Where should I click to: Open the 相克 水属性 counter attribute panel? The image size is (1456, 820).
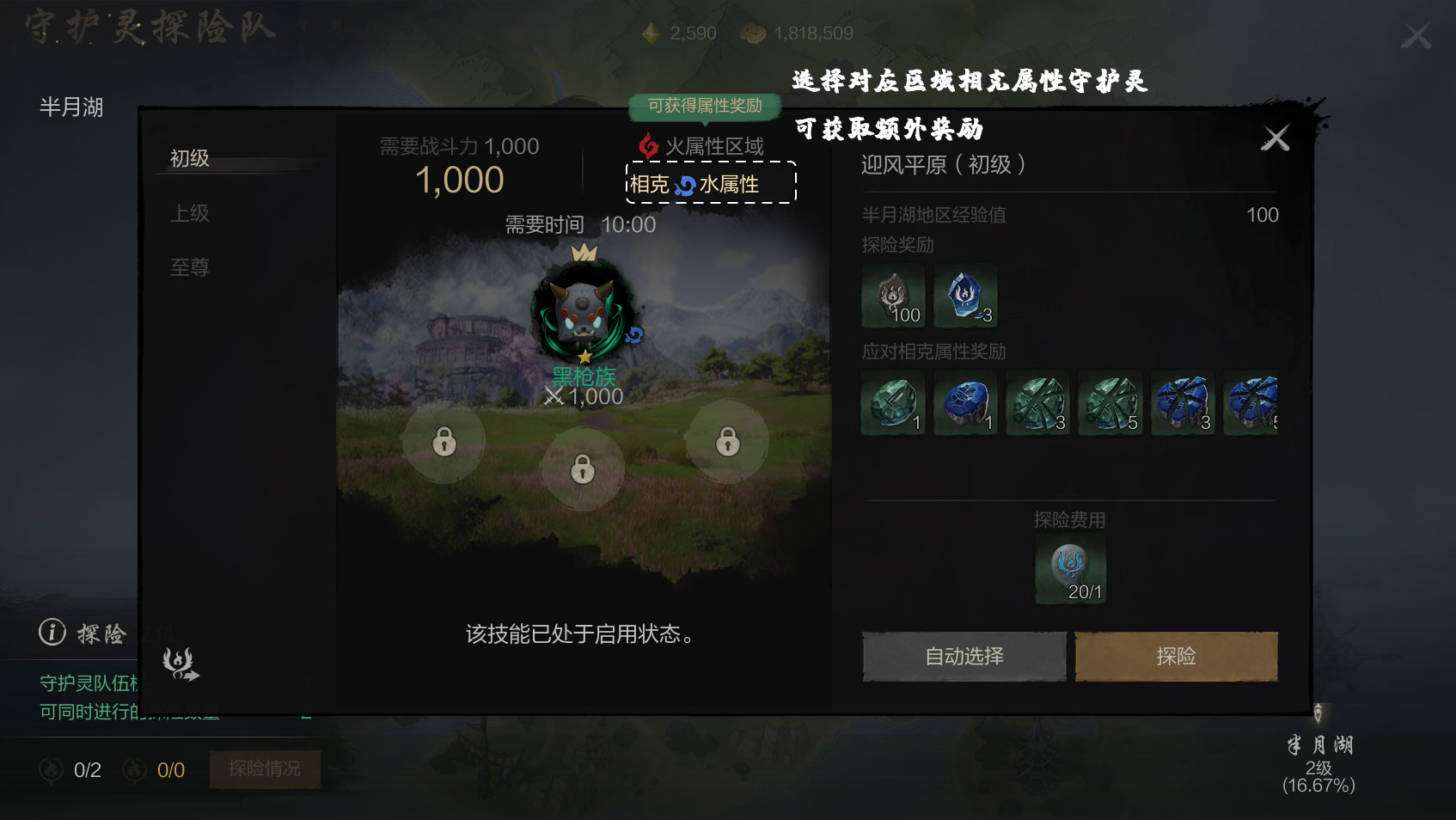point(710,184)
